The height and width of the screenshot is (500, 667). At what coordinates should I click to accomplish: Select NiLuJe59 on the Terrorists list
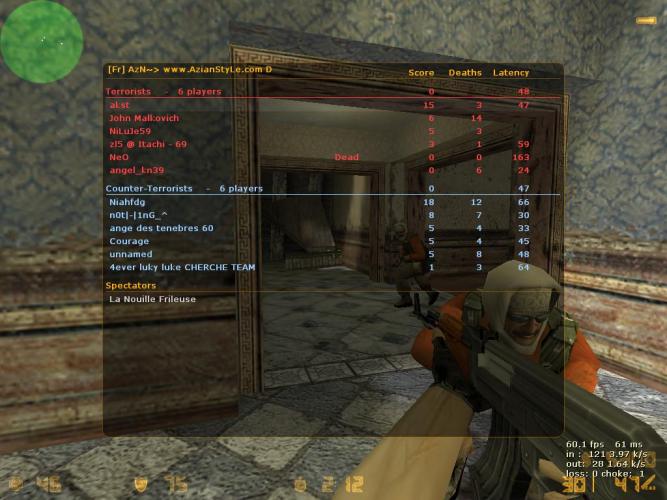130,131
